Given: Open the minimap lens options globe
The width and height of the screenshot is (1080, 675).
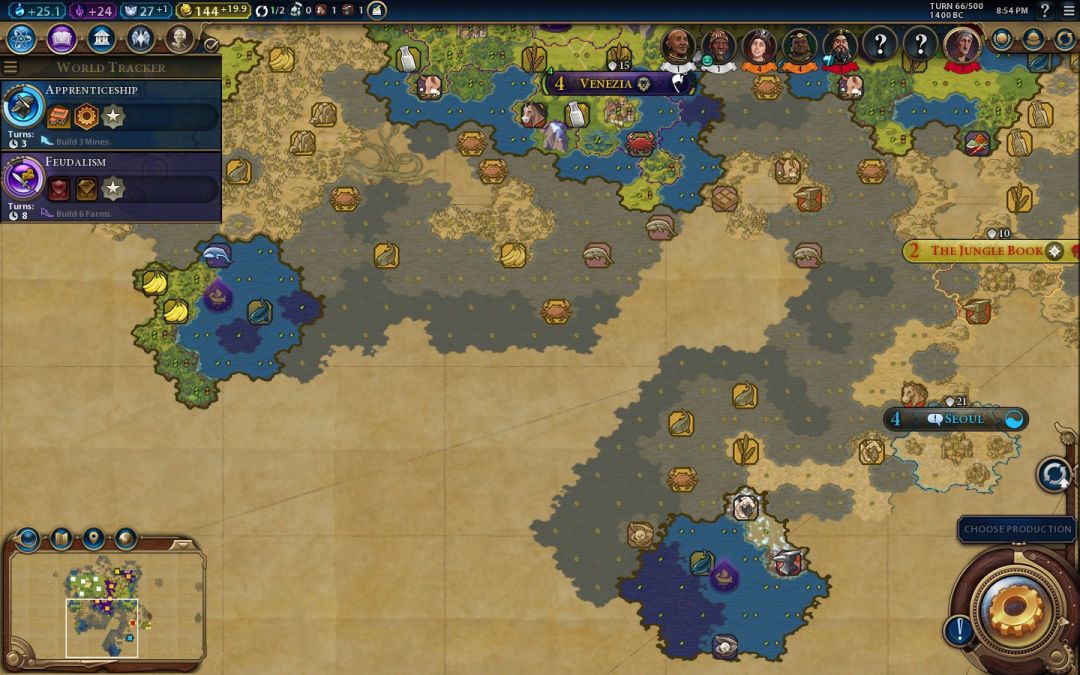Looking at the screenshot, I should [28, 540].
